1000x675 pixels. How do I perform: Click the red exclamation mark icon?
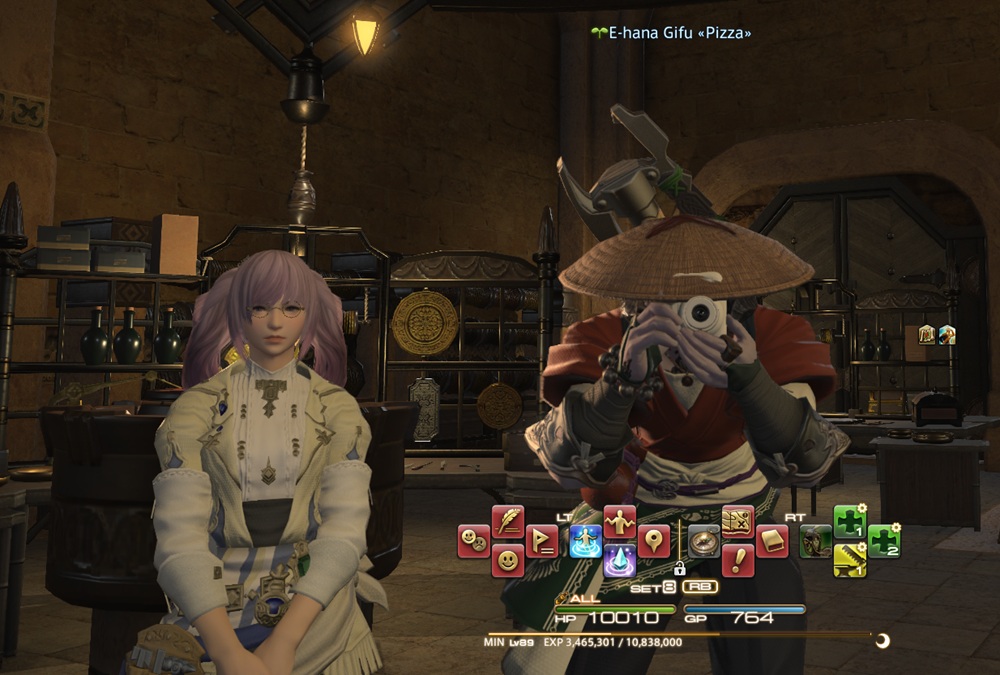(x=737, y=560)
